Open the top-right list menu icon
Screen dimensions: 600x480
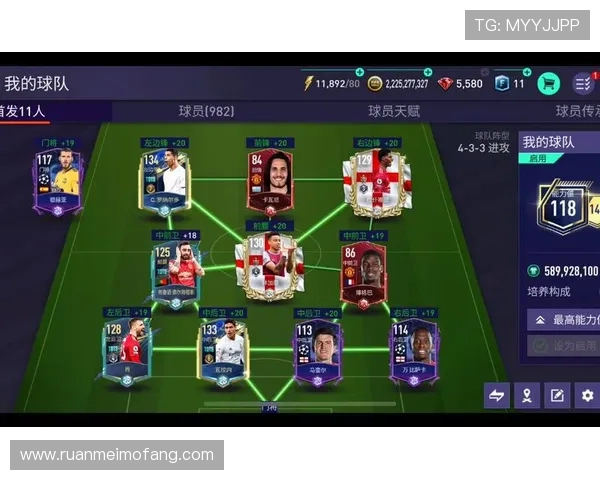pos(583,84)
